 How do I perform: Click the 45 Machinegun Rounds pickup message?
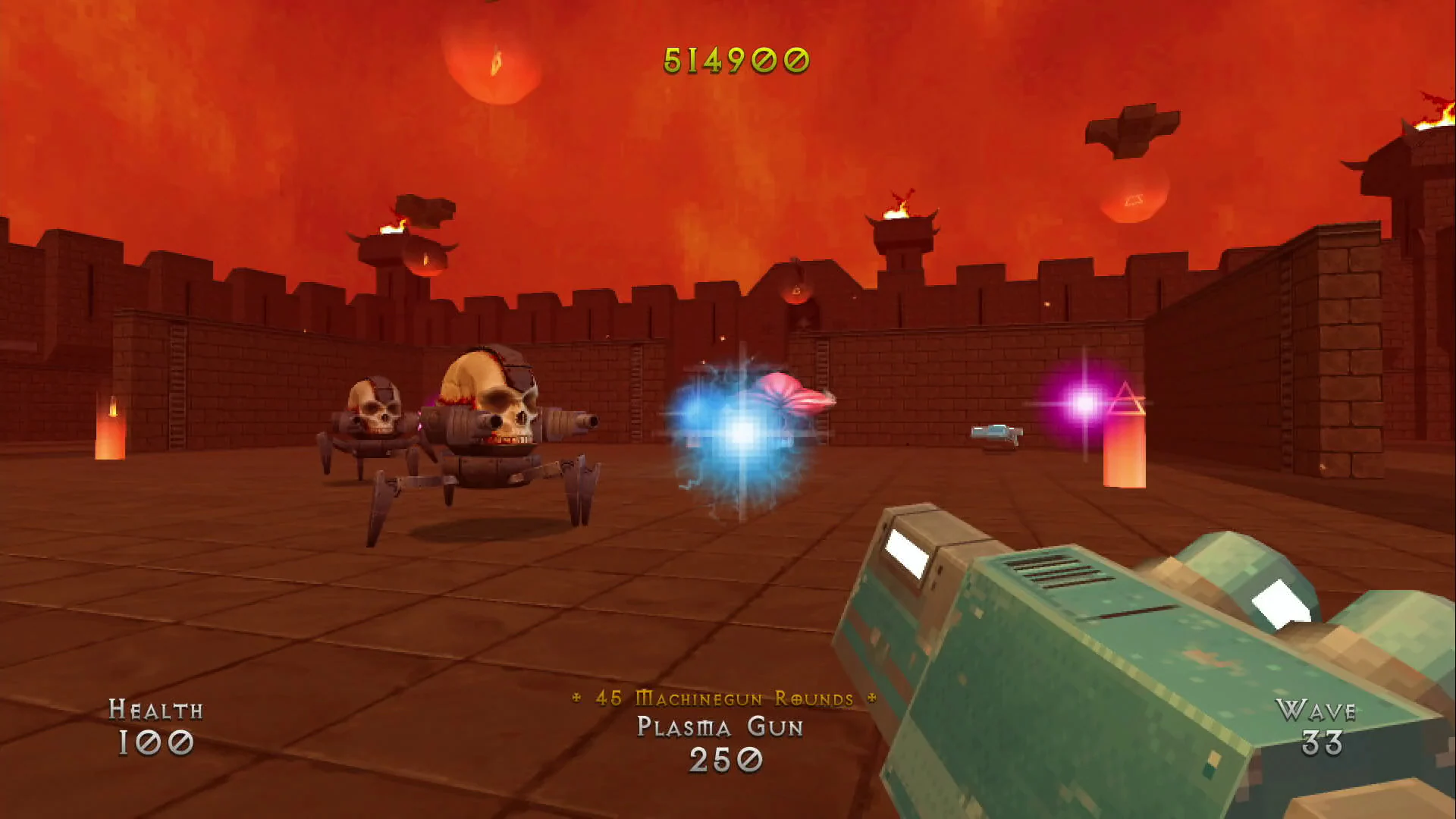click(x=723, y=700)
